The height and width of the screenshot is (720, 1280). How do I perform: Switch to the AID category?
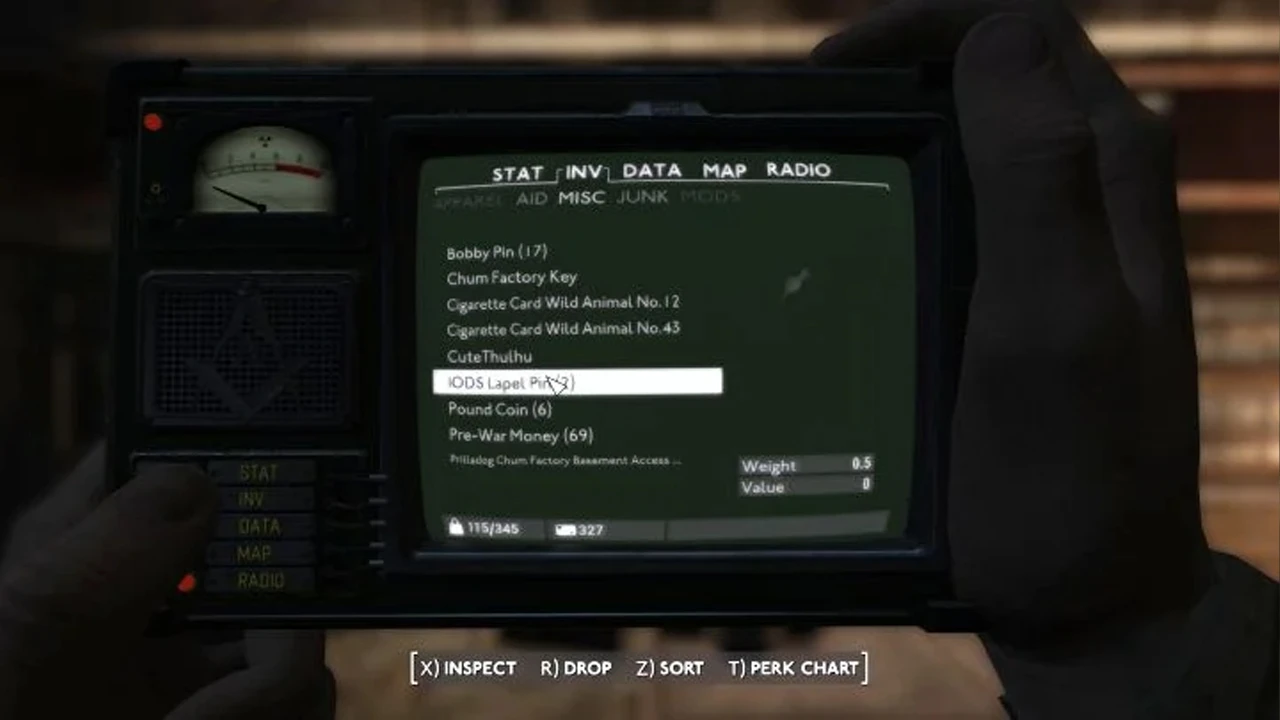coord(532,198)
